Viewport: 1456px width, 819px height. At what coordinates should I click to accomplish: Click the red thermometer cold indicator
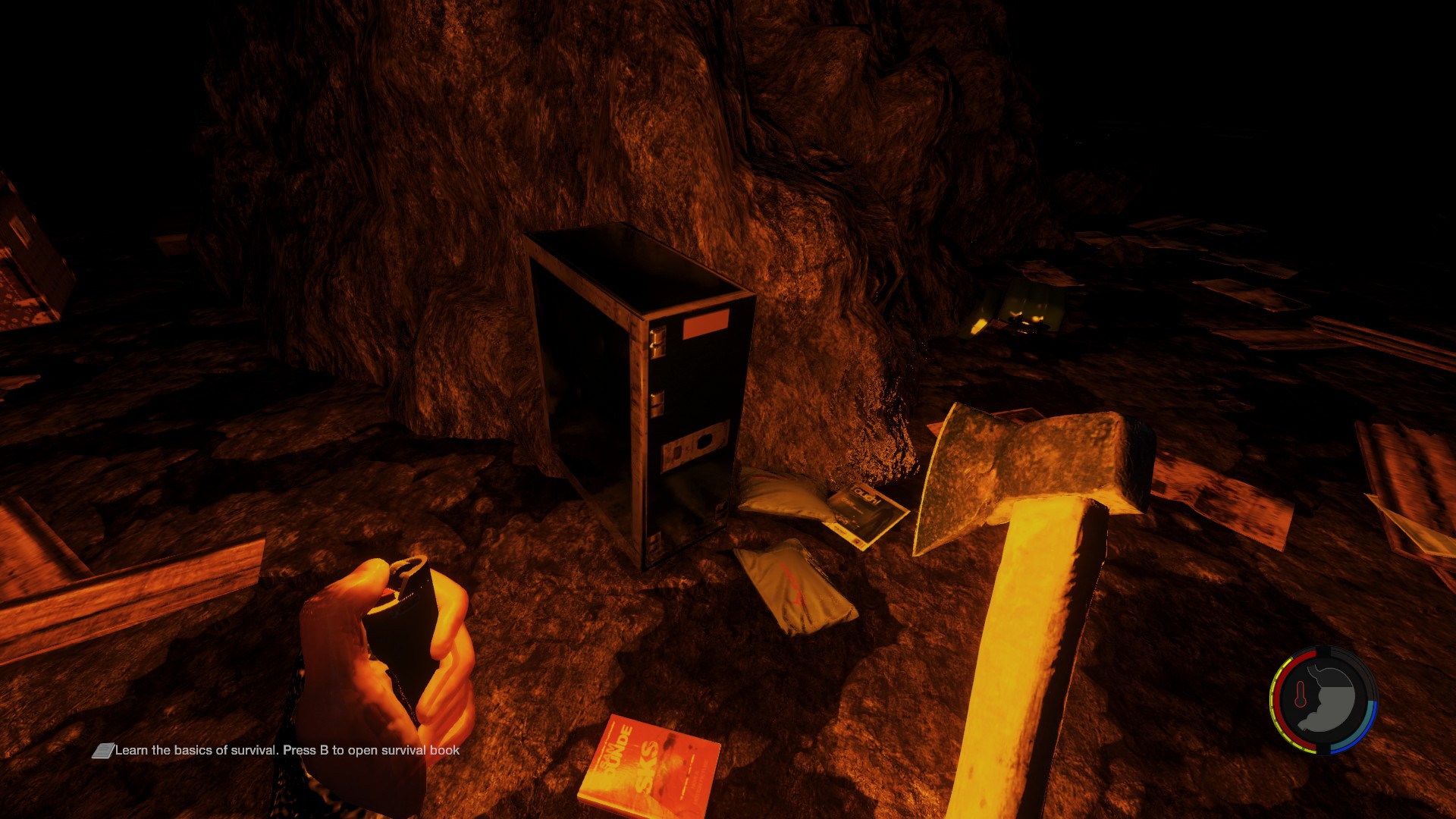coord(1301,694)
